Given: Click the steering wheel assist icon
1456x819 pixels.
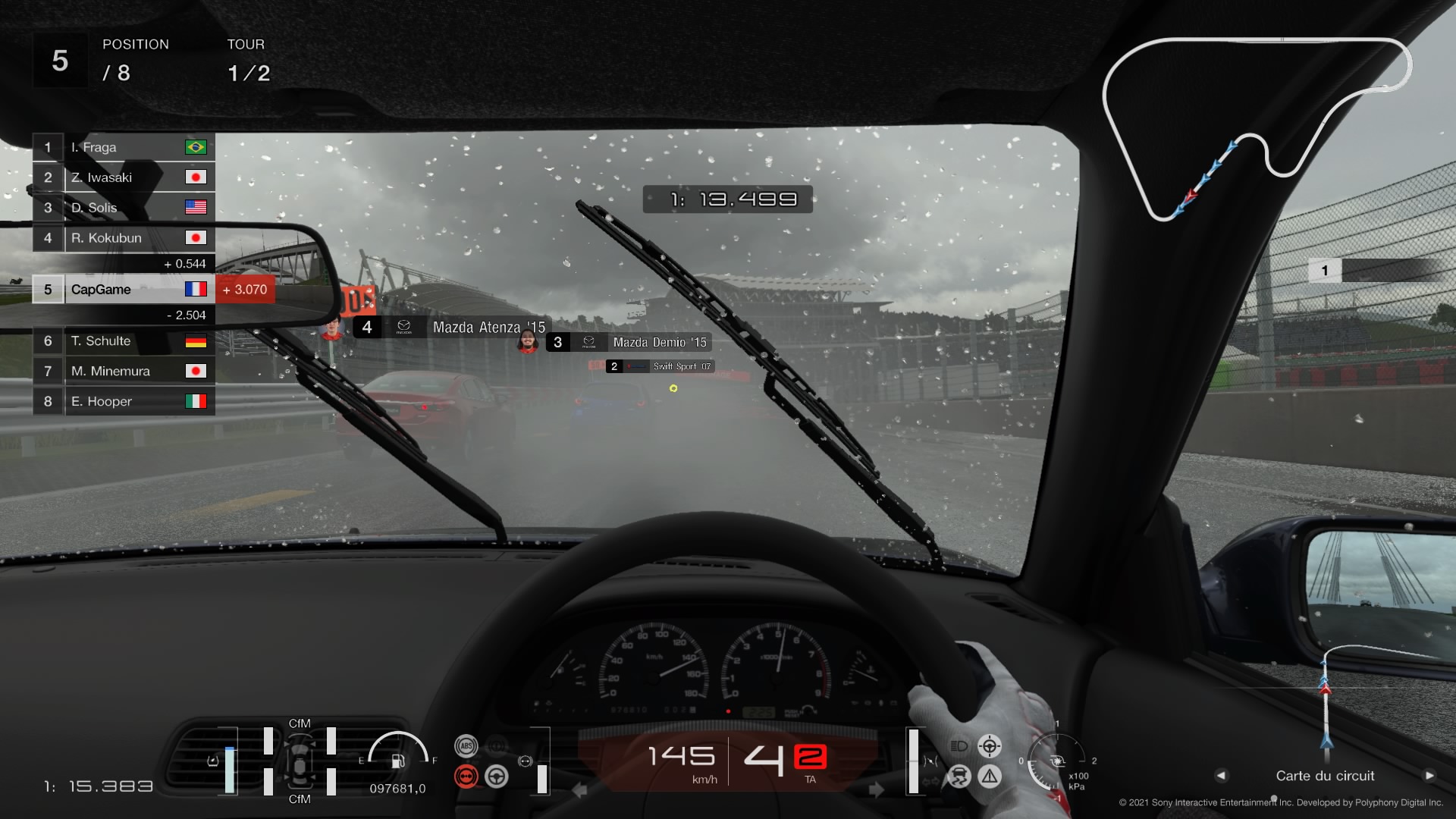Looking at the screenshot, I should coord(497,777).
